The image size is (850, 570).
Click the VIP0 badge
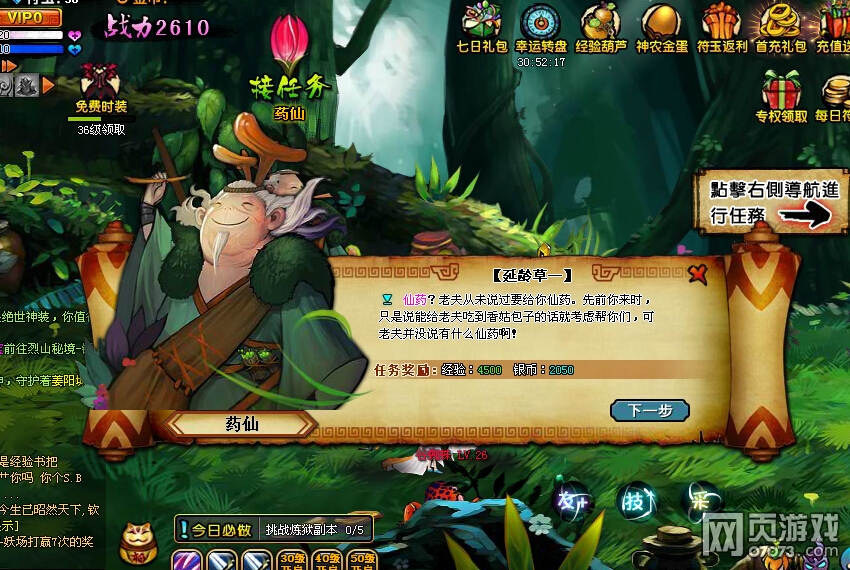[x=30, y=18]
